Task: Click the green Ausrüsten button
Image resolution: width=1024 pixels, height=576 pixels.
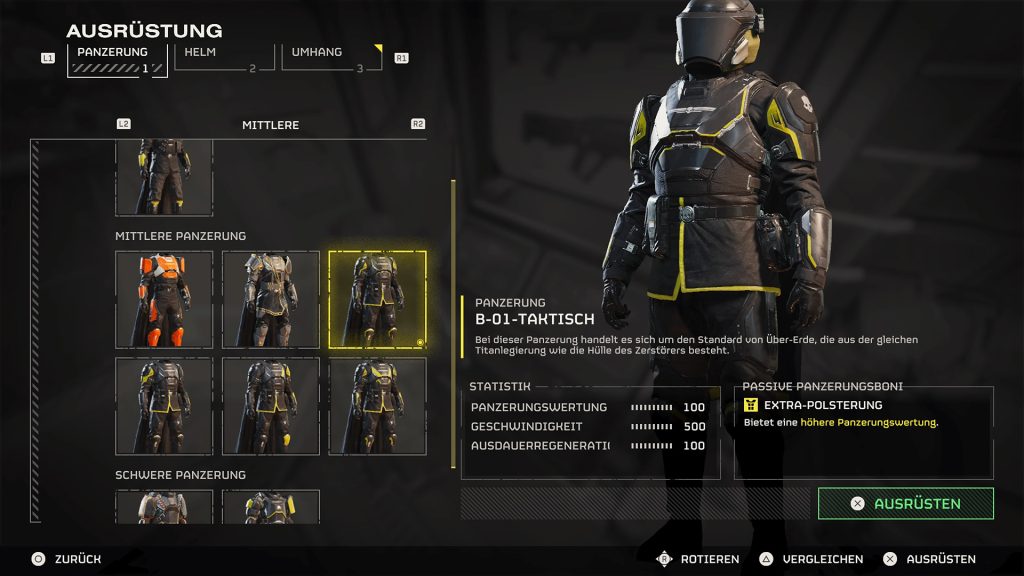Action: pyautogui.click(x=905, y=504)
